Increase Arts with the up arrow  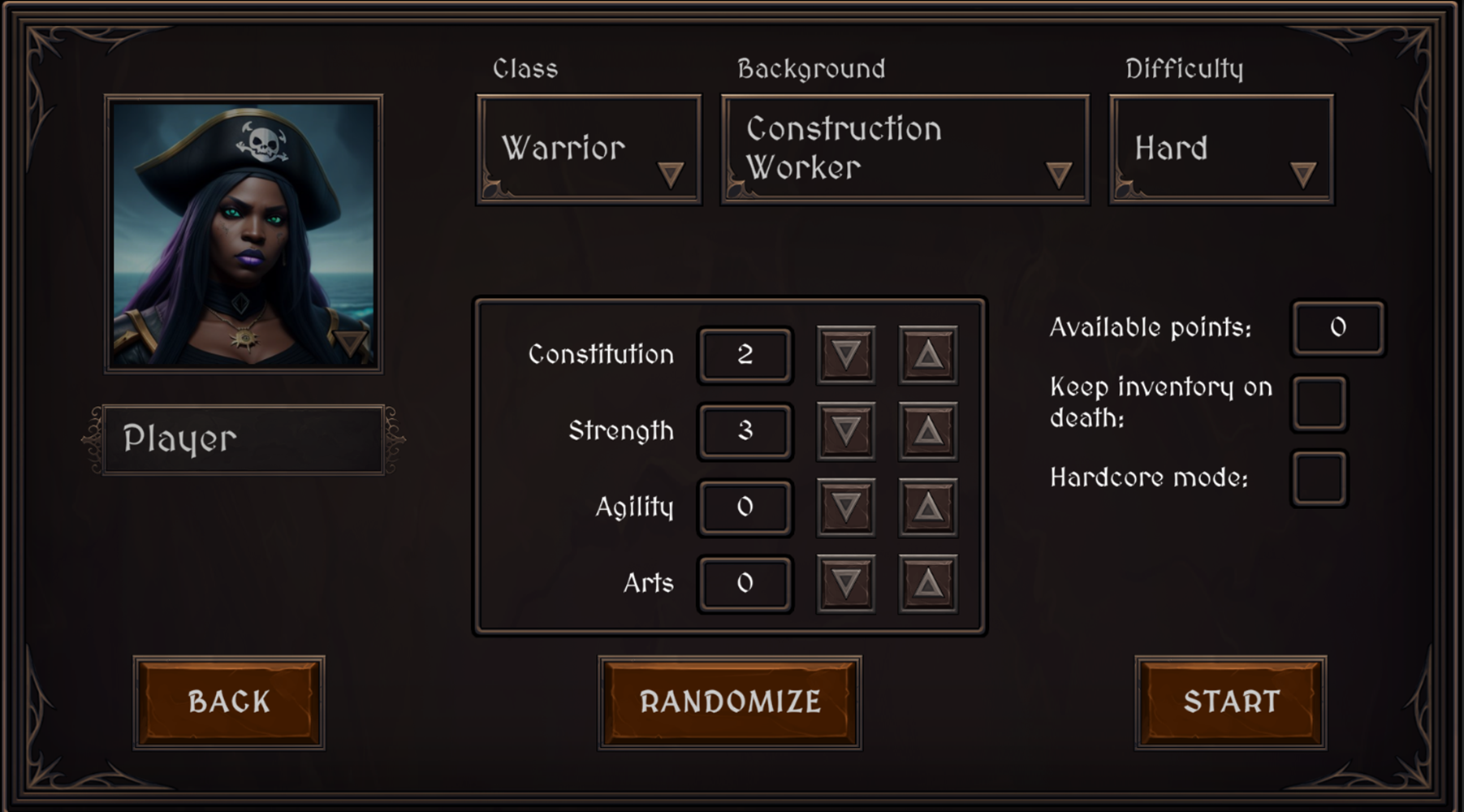(x=926, y=582)
